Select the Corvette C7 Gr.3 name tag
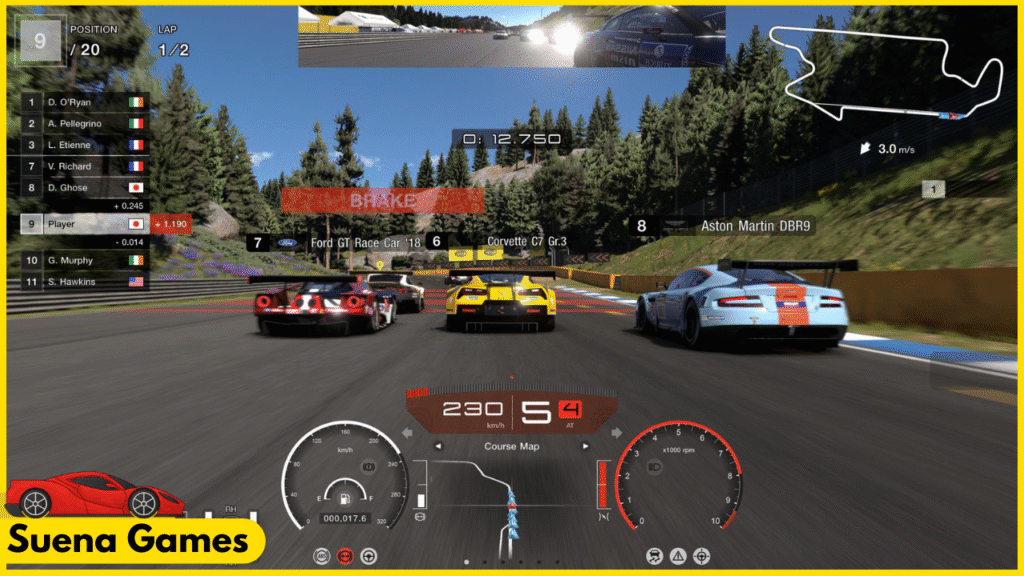The image size is (1024, 576). [x=512, y=242]
